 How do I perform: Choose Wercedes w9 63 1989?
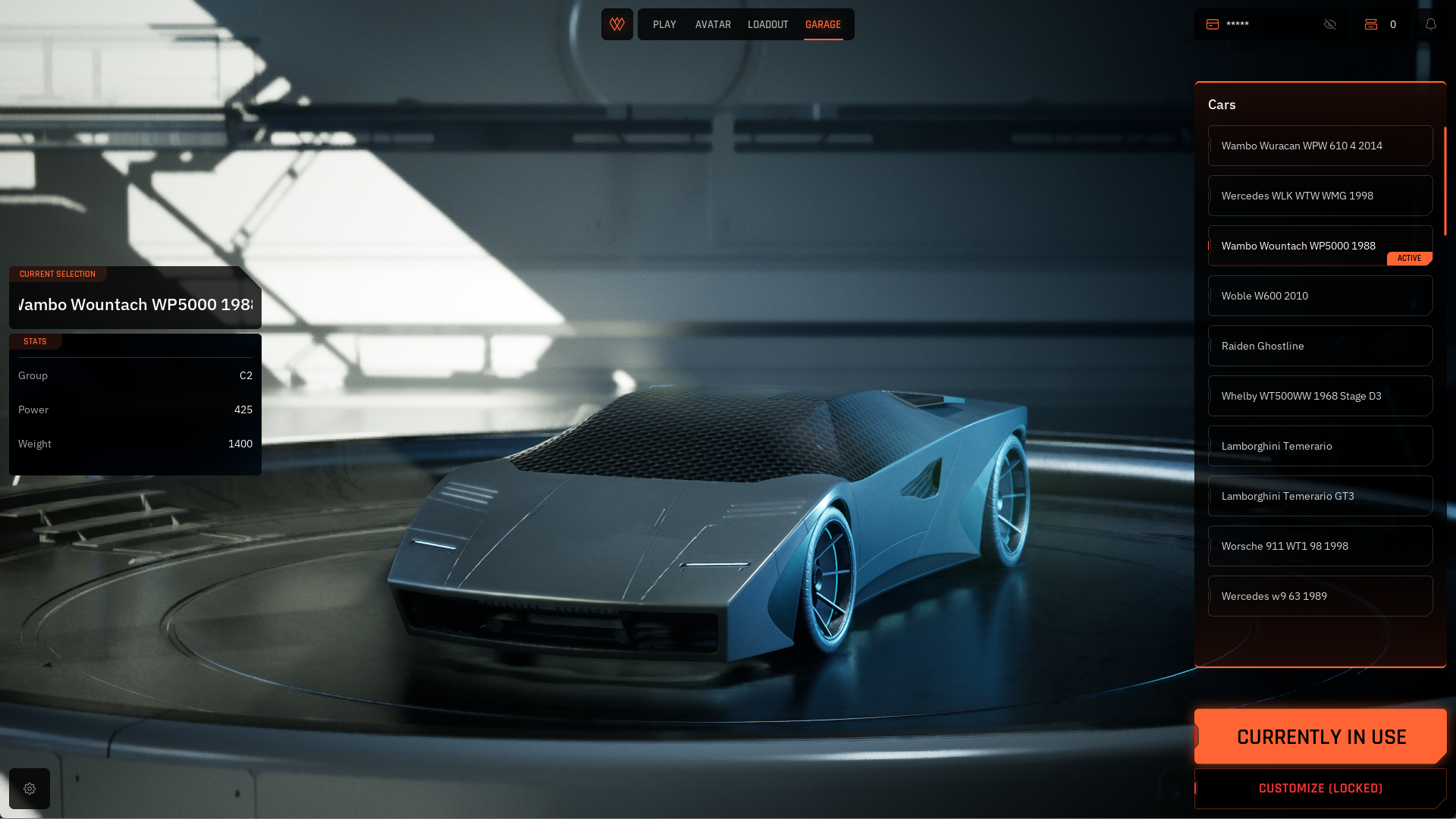pyautogui.click(x=1319, y=596)
